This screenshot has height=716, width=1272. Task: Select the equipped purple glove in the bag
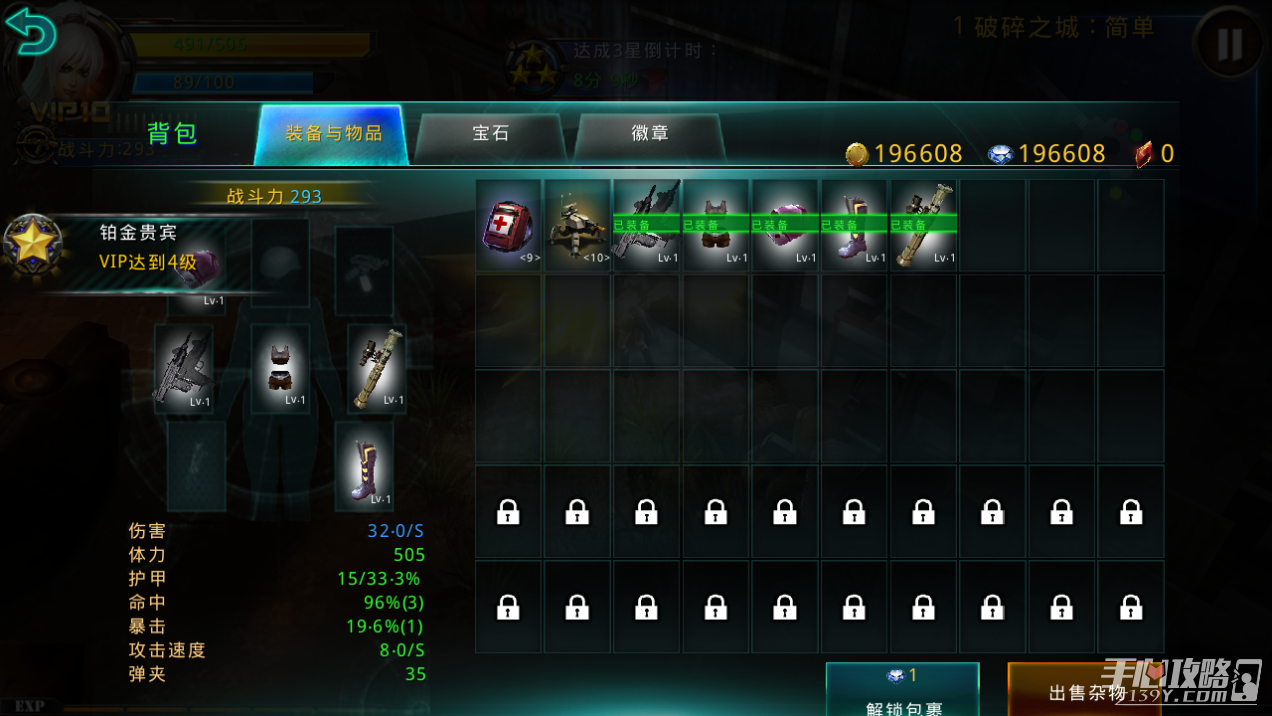785,226
